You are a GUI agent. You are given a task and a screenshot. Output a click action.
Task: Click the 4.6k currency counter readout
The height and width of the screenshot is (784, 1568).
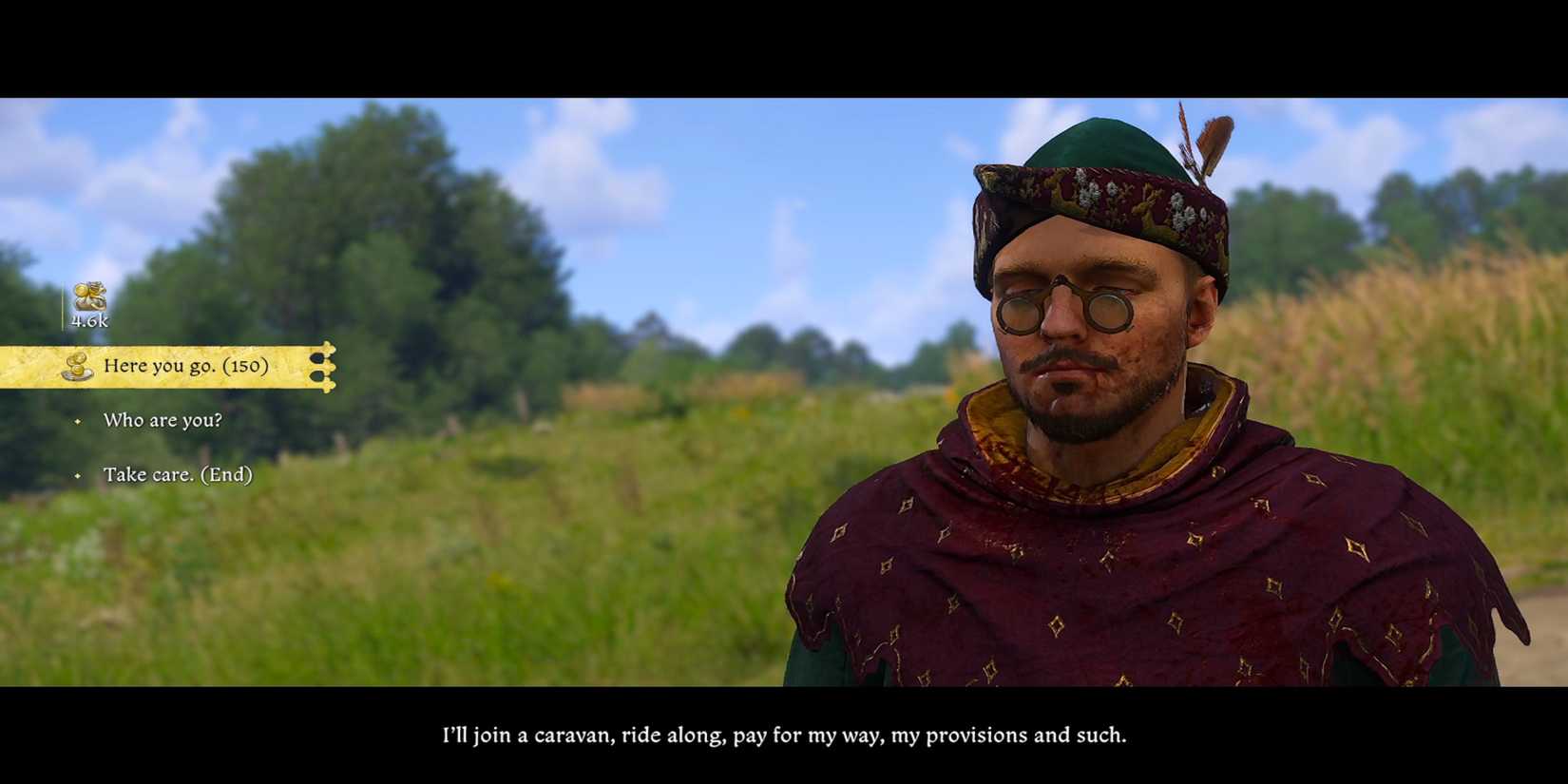(x=90, y=320)
